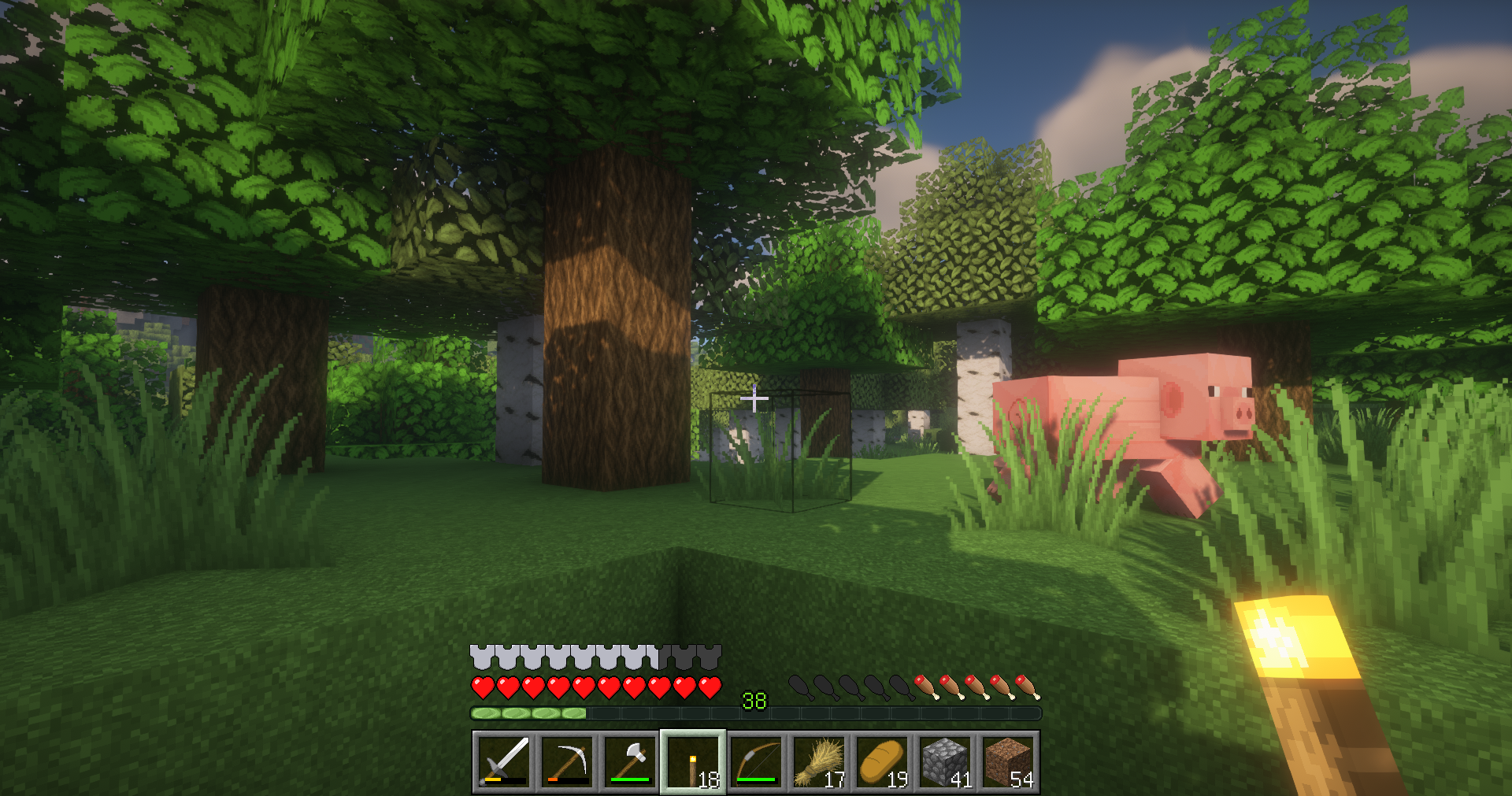Select the bread stack showing 19
The height and width of the screenshot is (796, 1512).
tap(883, 763)
